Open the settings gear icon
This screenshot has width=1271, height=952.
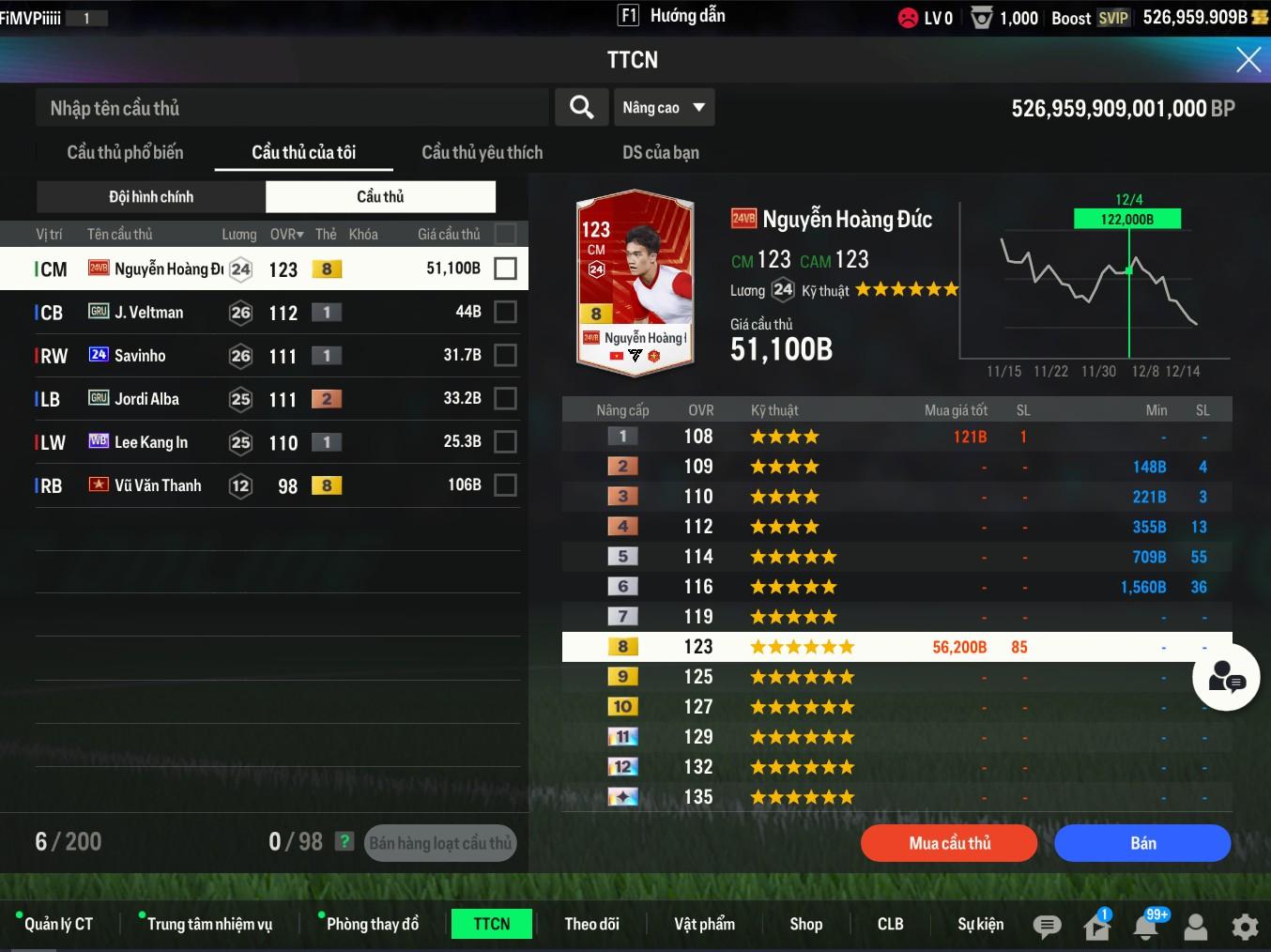tap(1245, 927)
